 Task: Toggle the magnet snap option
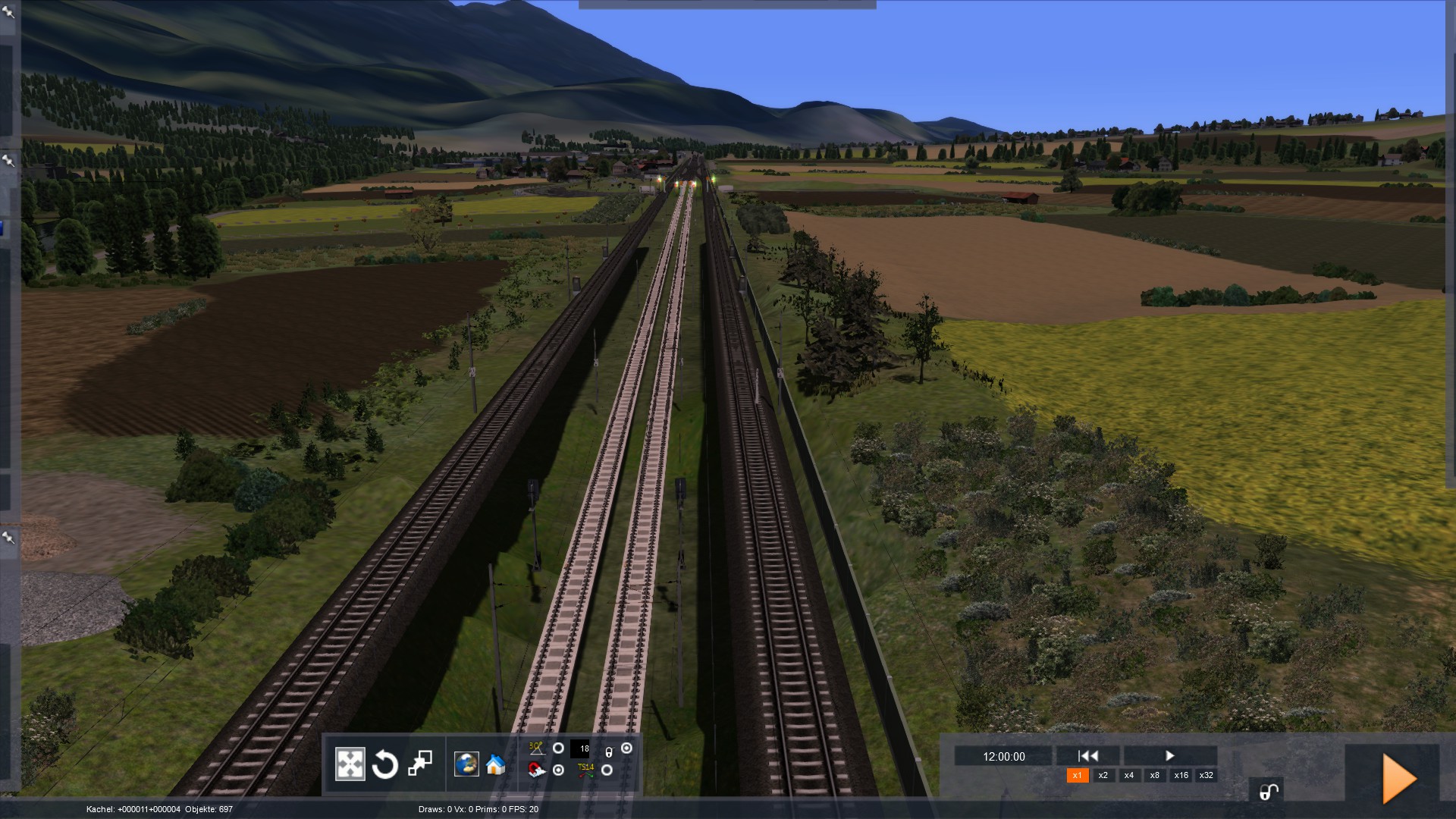558,770
